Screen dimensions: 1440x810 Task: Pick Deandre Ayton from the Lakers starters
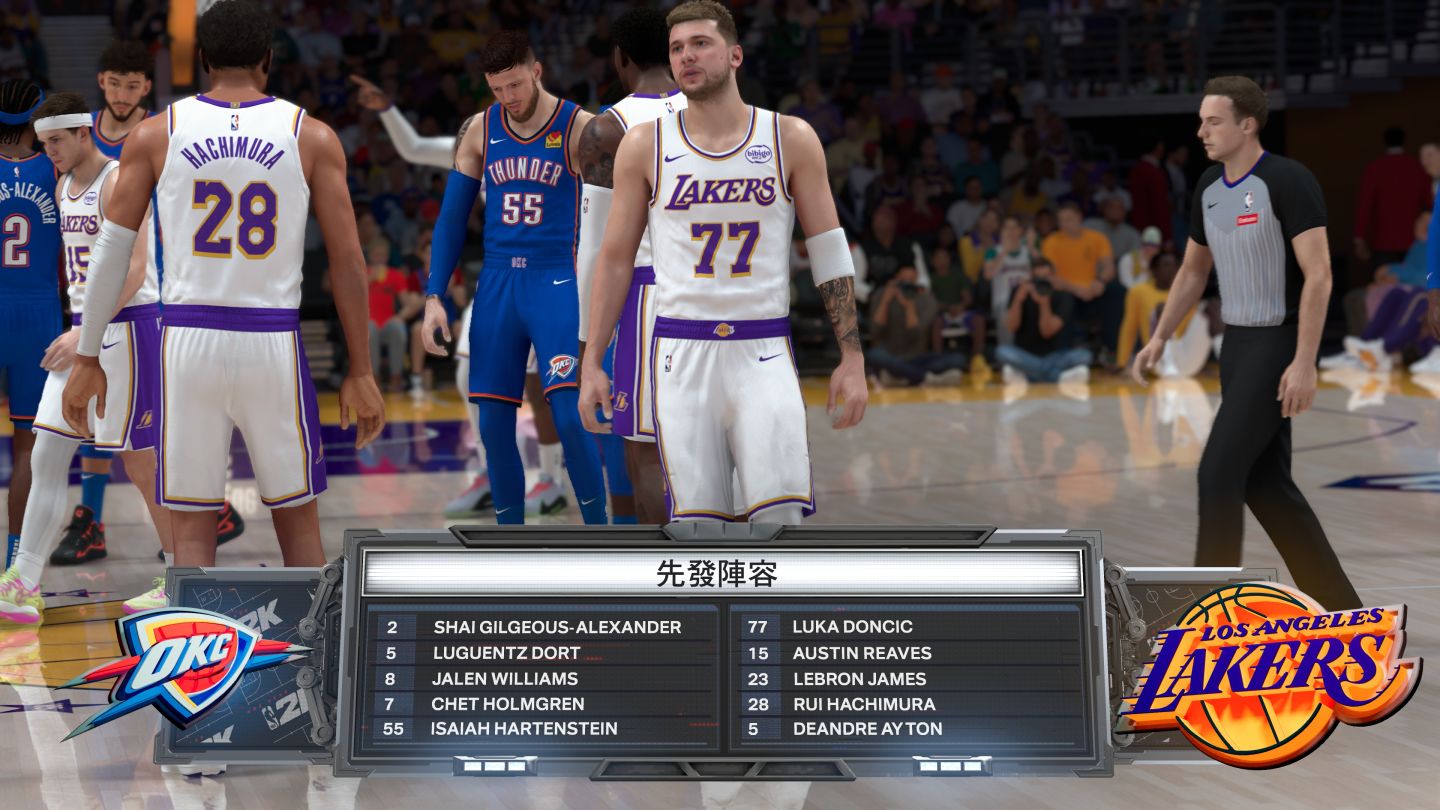click(867, 729)
